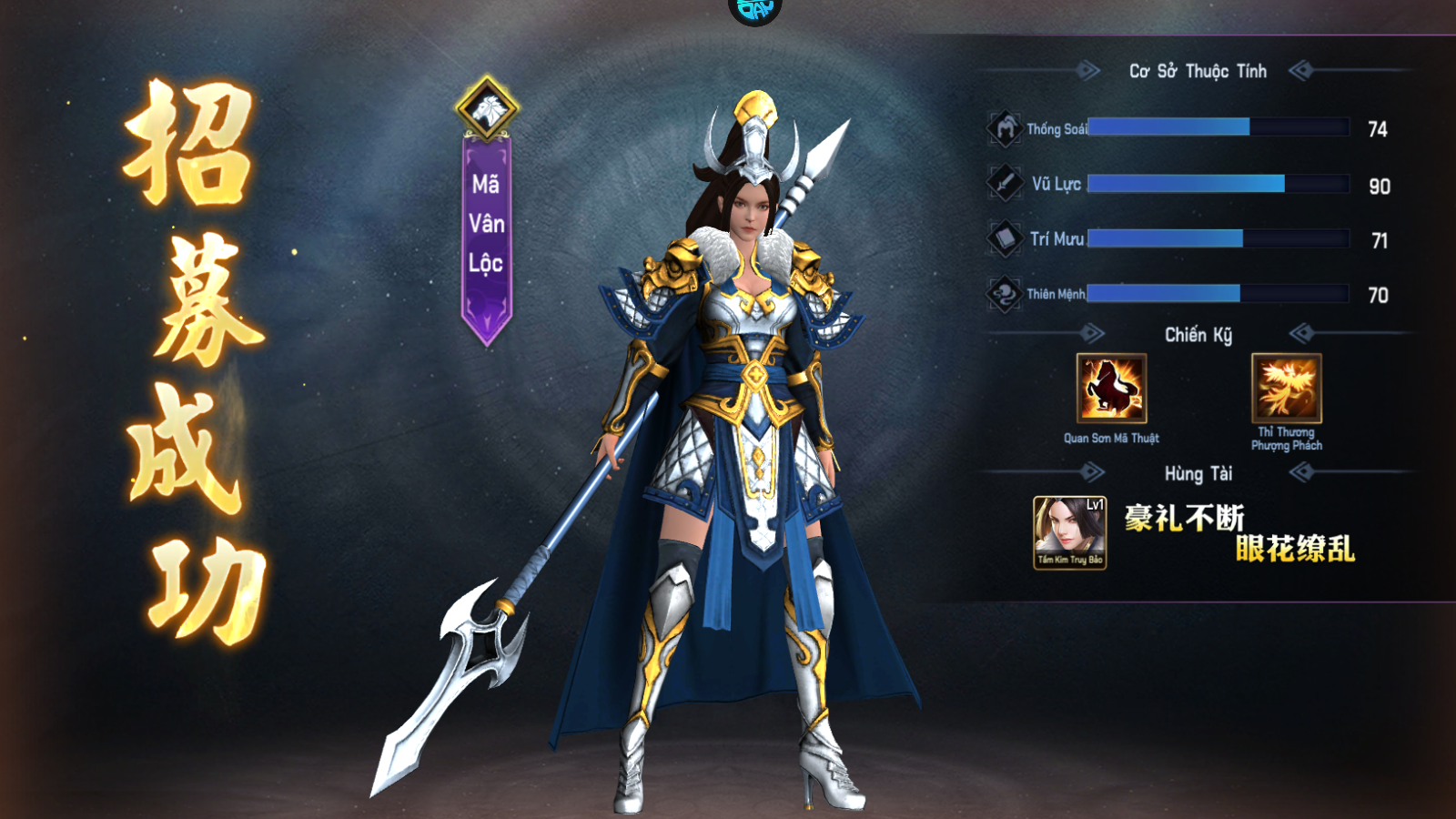Tap the white horse emblem above the name banner
This screenshot has height=819, width=1456.
tap(487, 108)
